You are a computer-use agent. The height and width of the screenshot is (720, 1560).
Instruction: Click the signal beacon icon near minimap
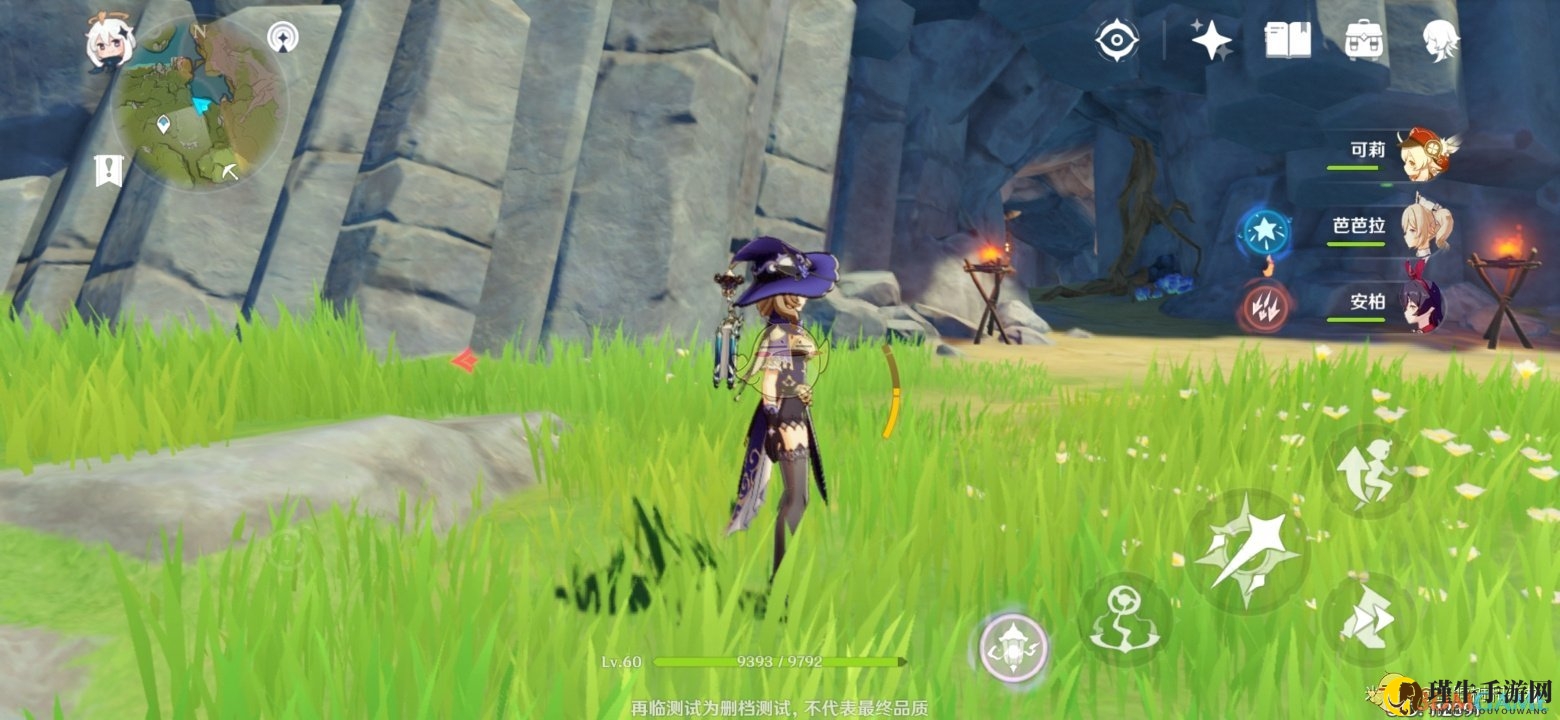[283, 39]
